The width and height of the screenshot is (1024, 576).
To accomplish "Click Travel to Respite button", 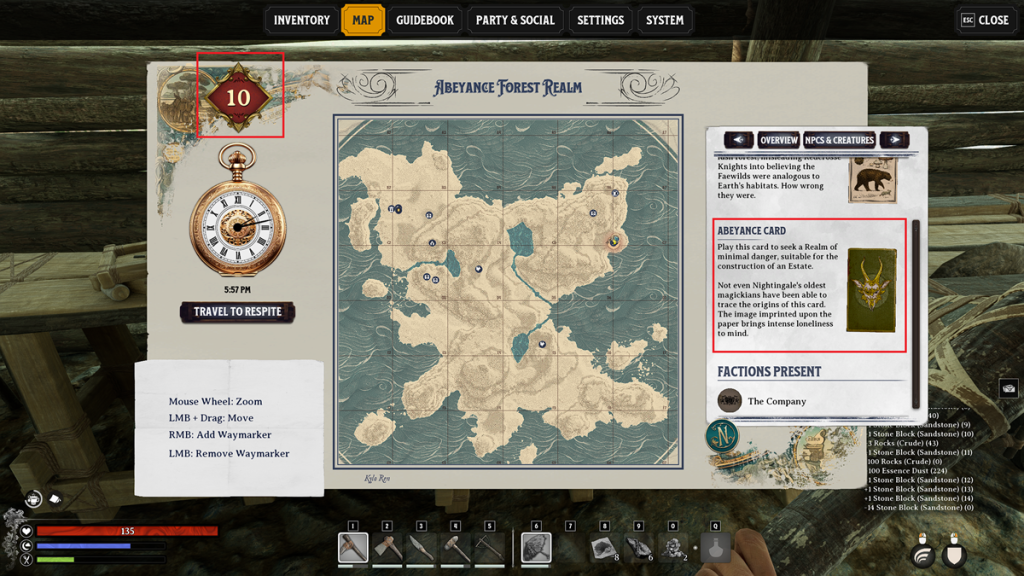I will [237, 312].
